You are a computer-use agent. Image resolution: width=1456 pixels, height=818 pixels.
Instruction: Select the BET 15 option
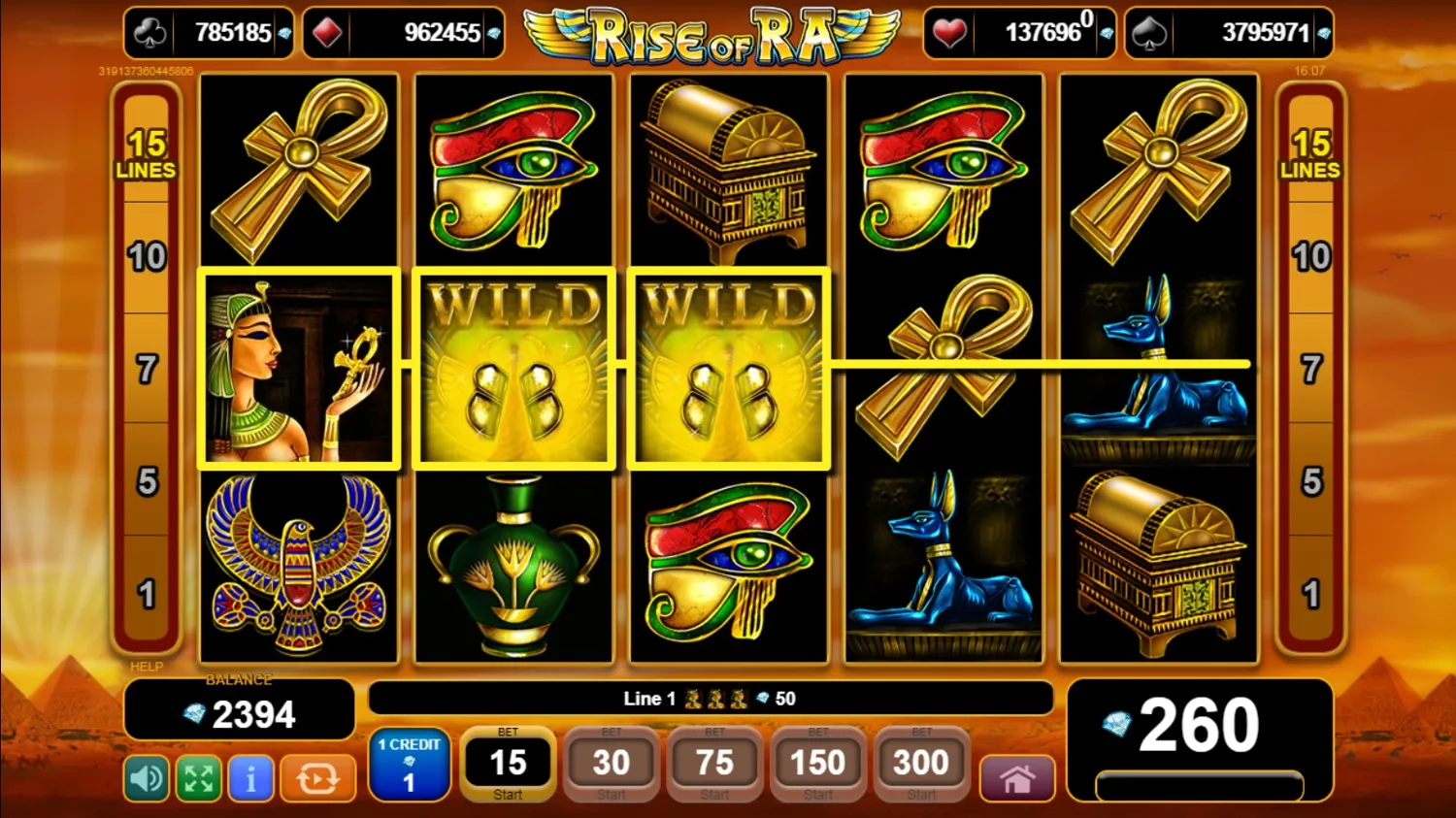(x=508, y=764)
